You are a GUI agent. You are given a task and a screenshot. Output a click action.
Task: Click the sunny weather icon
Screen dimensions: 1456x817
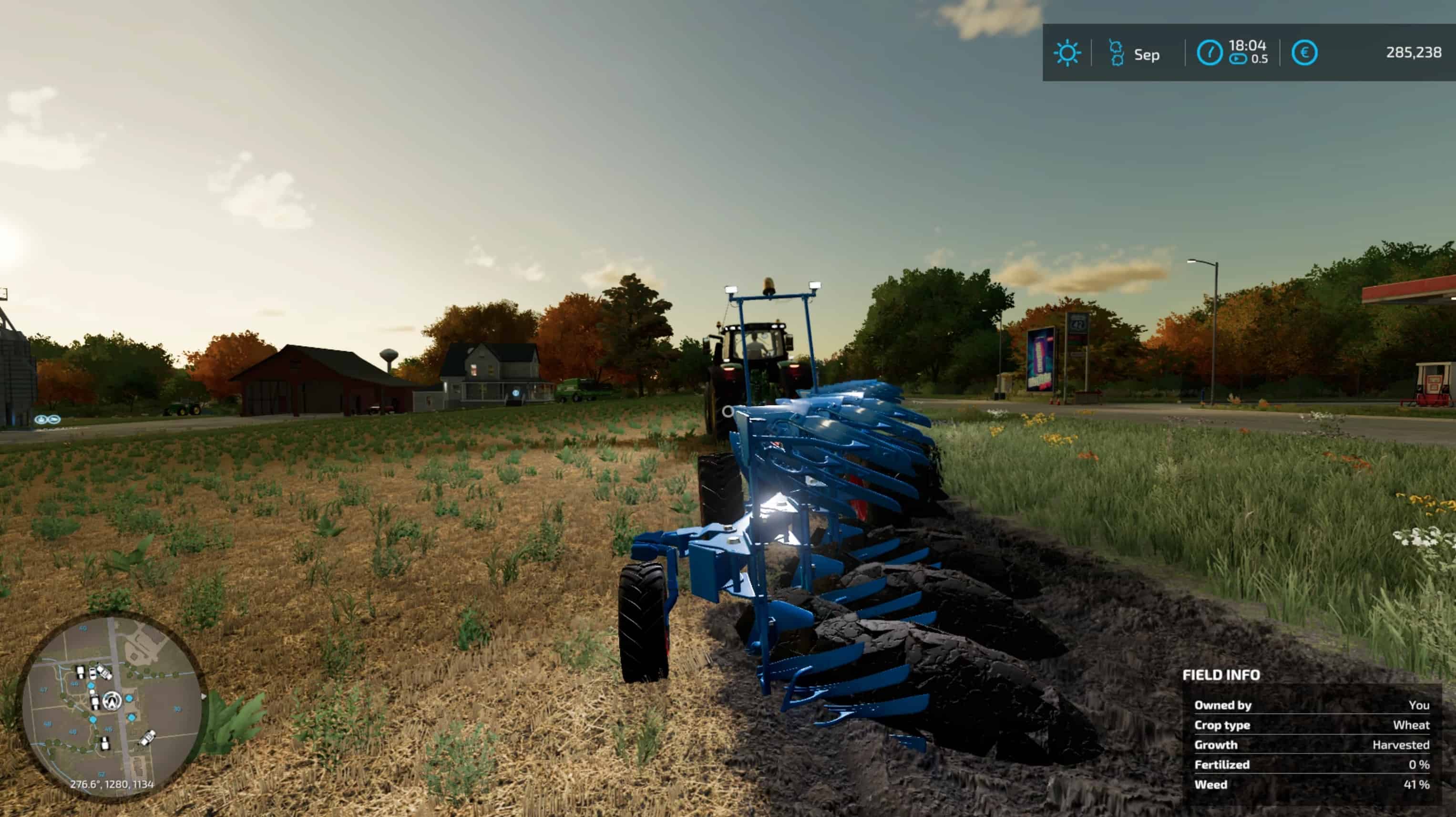coord(1067,53)
